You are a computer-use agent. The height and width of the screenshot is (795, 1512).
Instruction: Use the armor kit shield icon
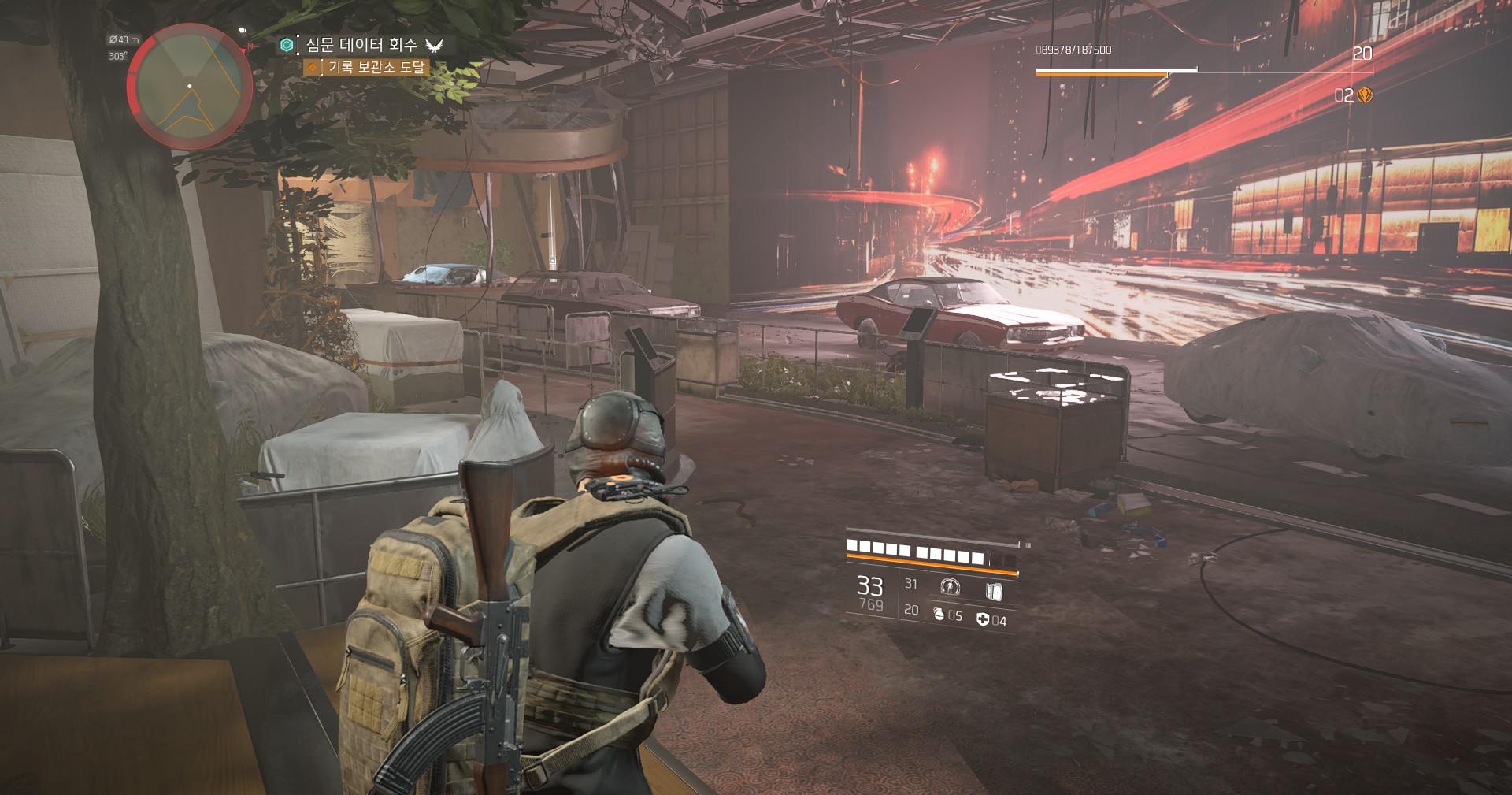[x=982, y=620]
